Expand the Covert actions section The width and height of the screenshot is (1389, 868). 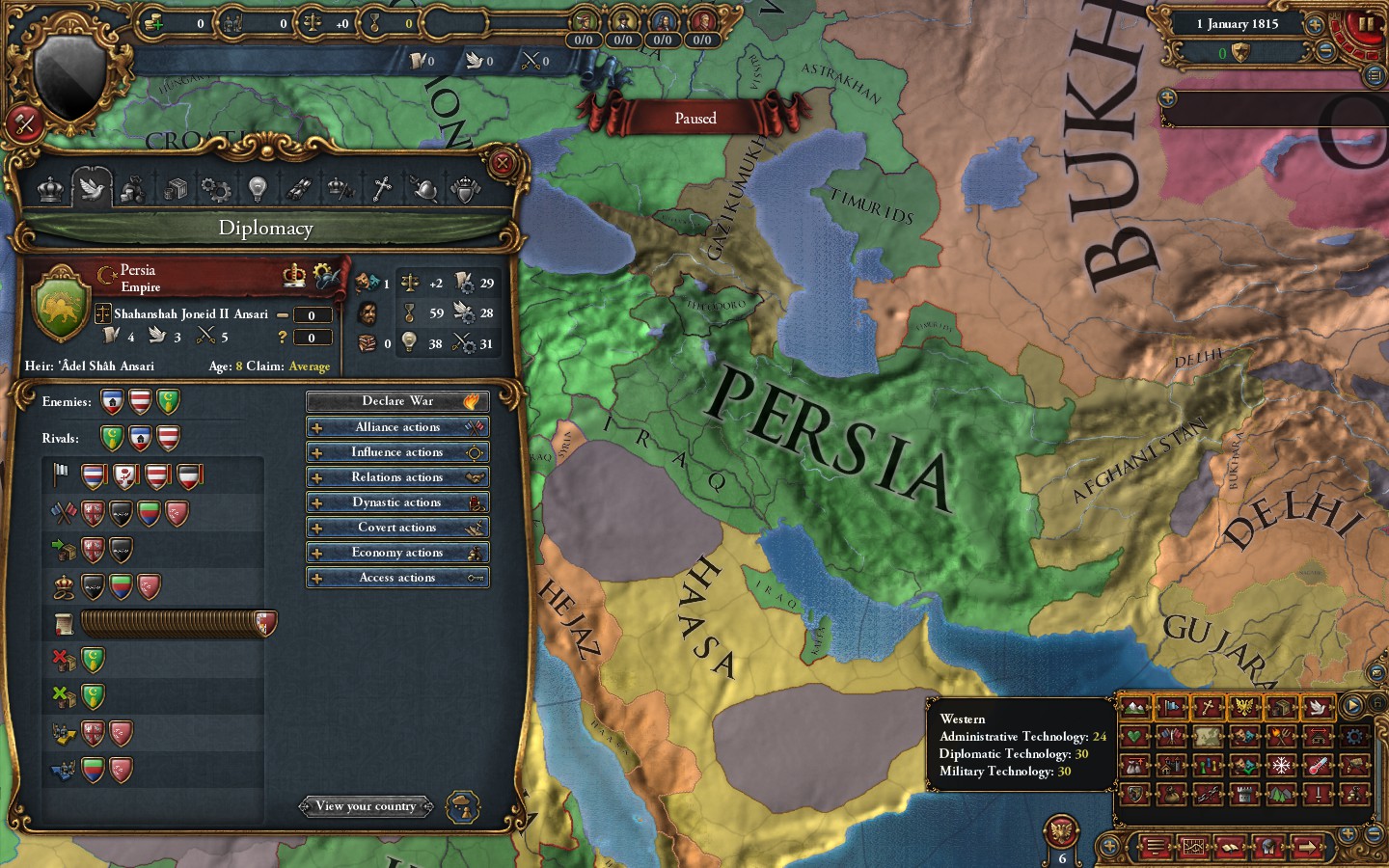397,527
